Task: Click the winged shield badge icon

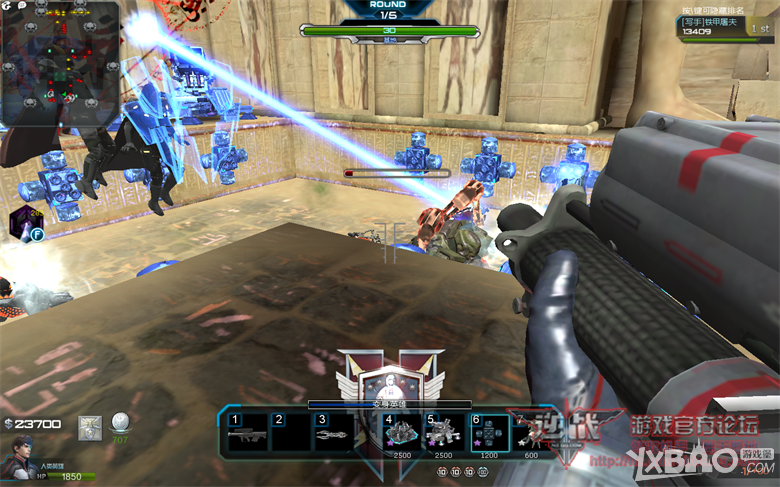Action: (x=91, y=428)
